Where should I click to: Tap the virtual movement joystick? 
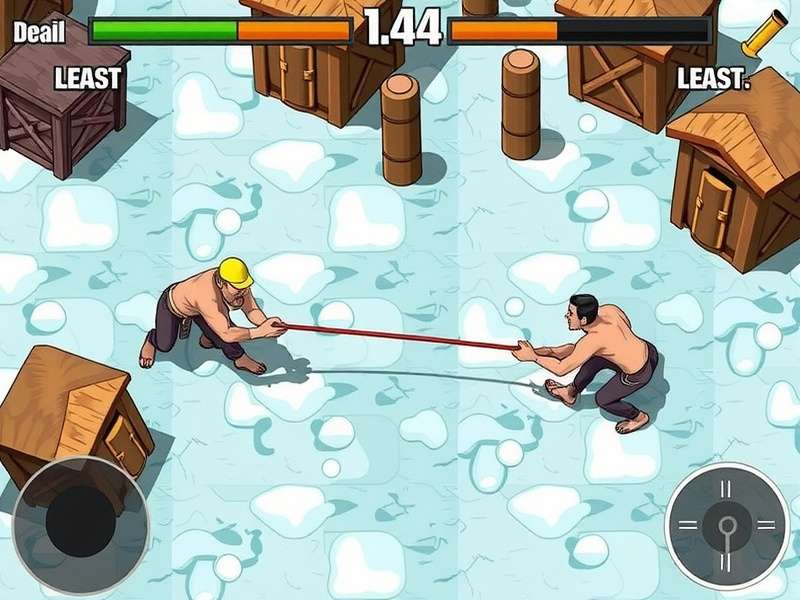(x=82, y=524)
